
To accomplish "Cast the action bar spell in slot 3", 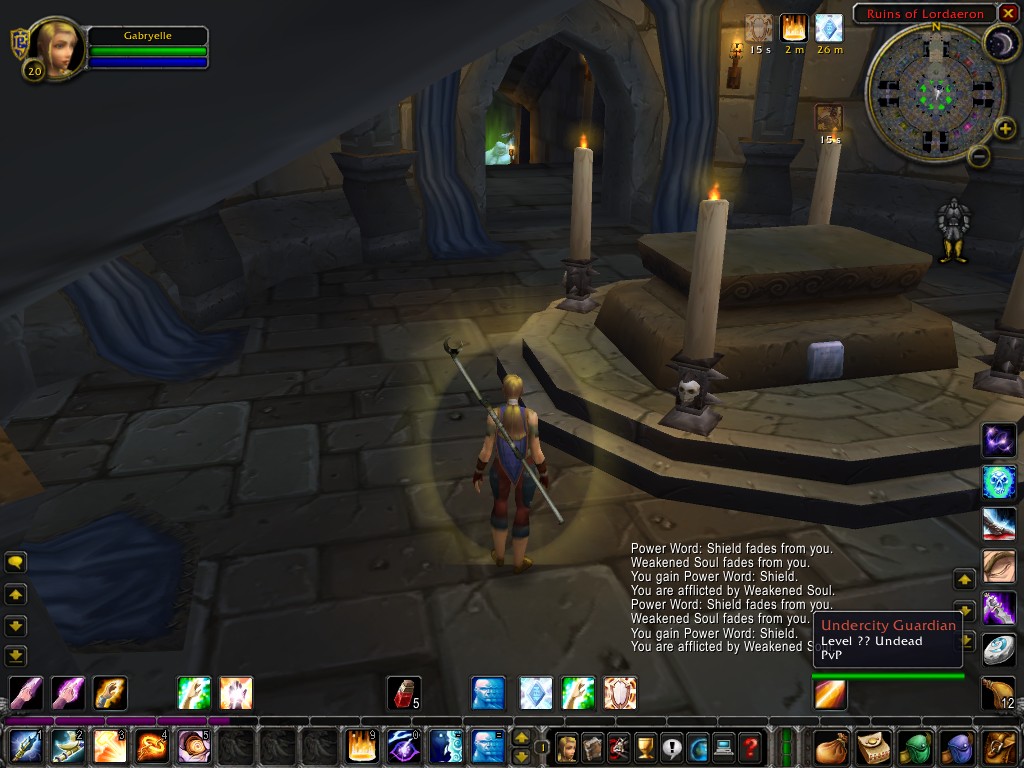I will [109, 746].
